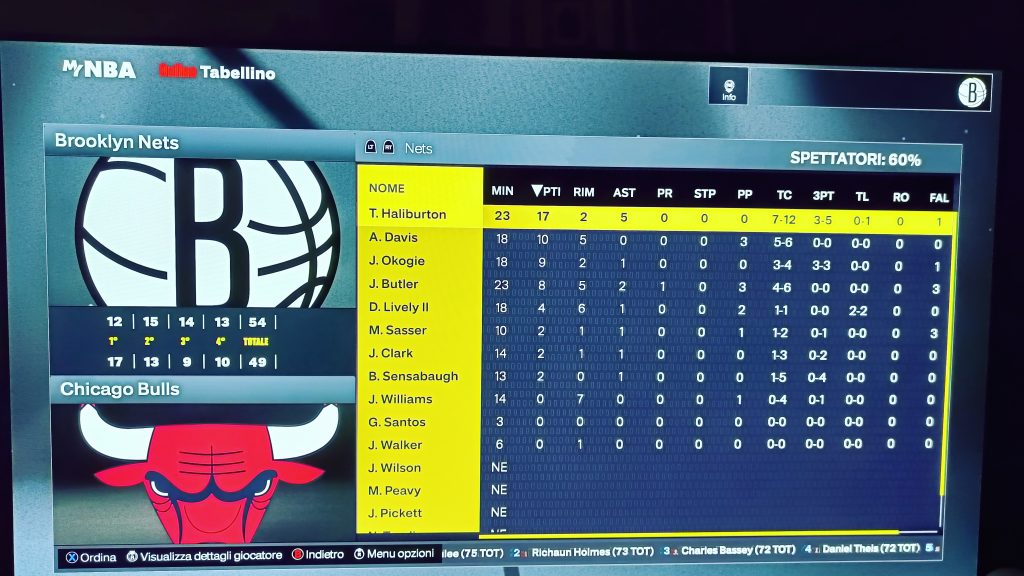This screenshot has width=1024, height=576.
Task: Sort by the AST assists column
Action: (x=624, y=192)
